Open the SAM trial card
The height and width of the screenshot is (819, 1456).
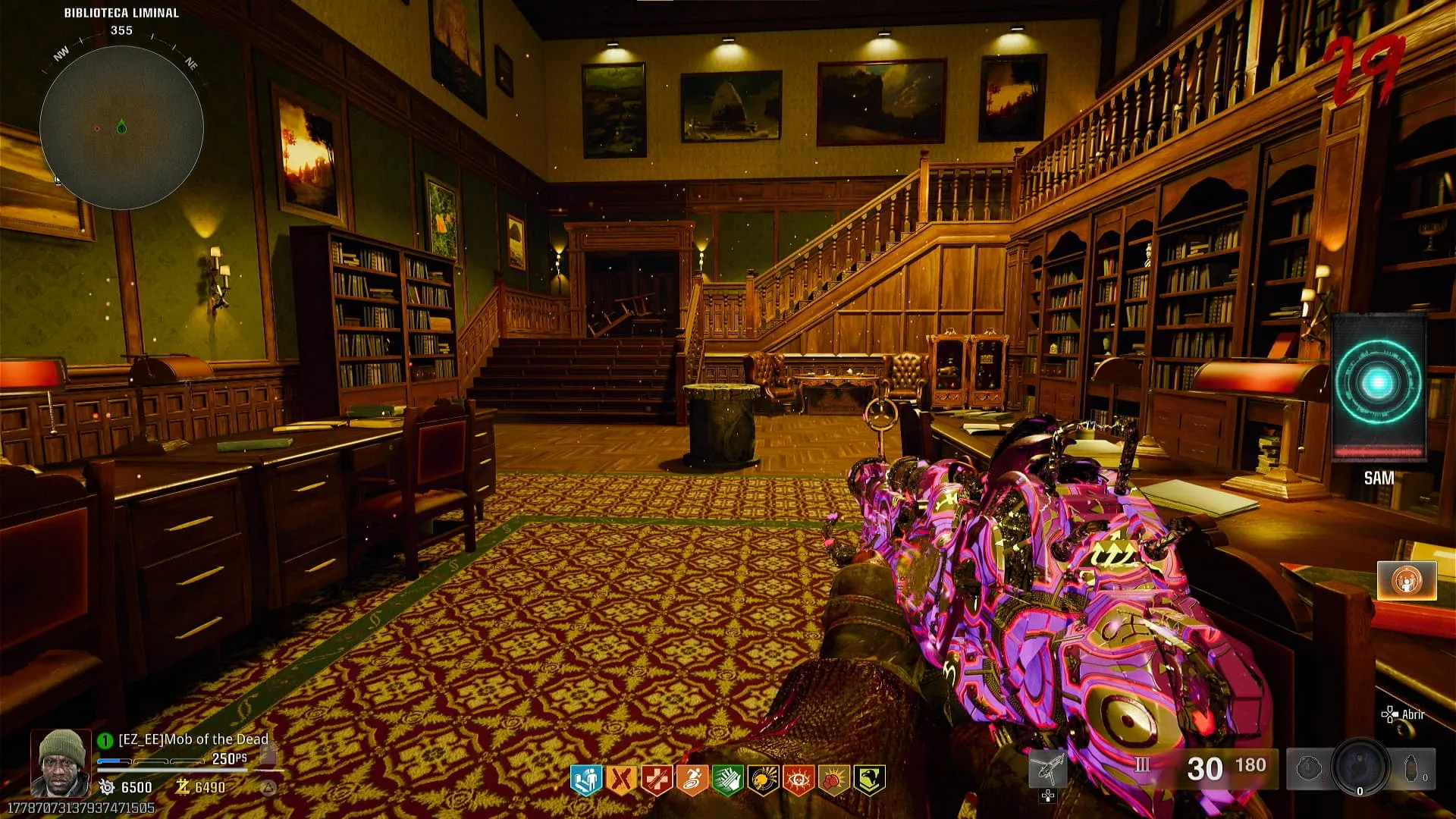[x=1378, y=388]
